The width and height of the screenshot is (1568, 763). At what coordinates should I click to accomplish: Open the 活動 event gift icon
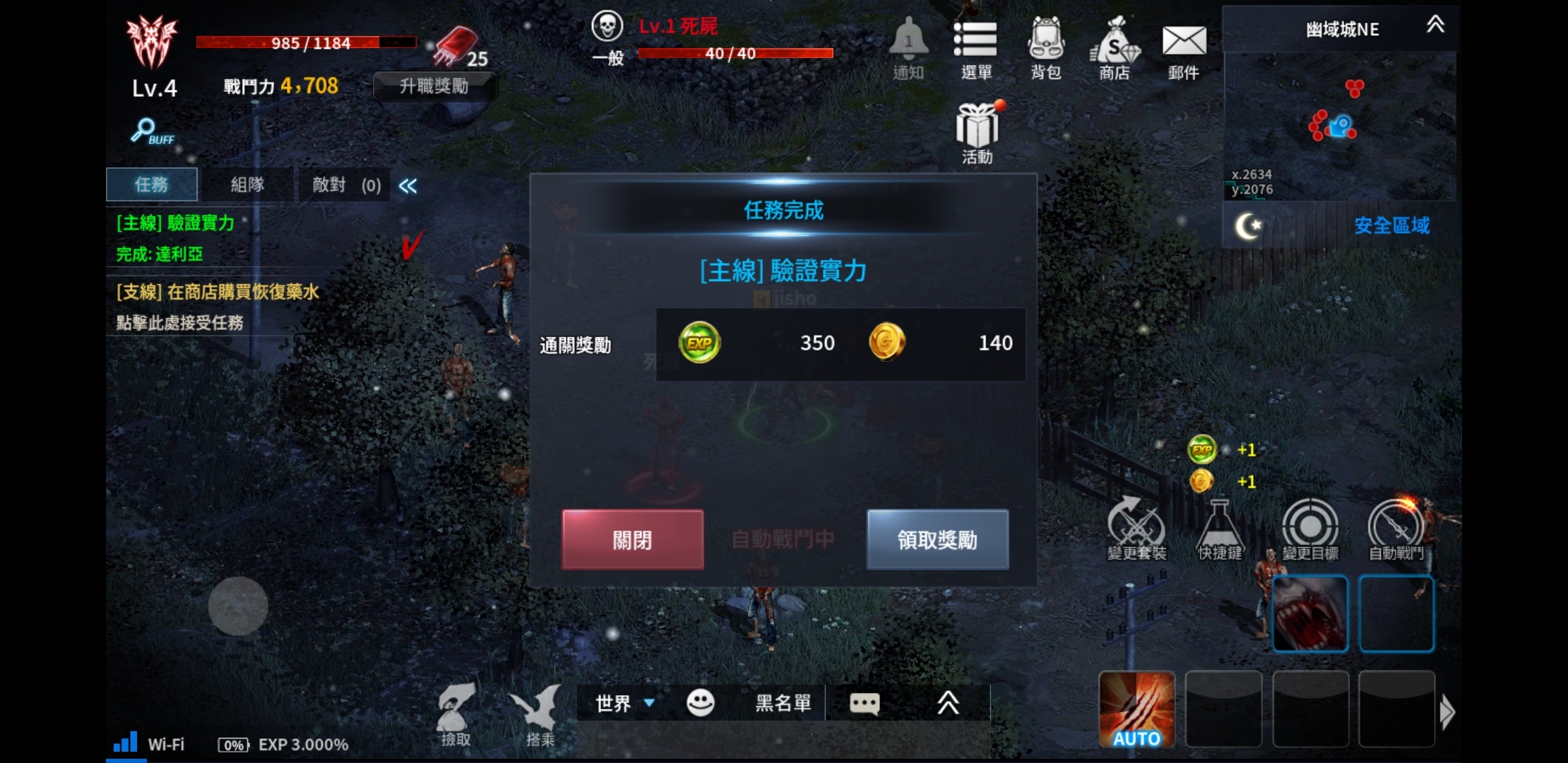tap(977, 127)
